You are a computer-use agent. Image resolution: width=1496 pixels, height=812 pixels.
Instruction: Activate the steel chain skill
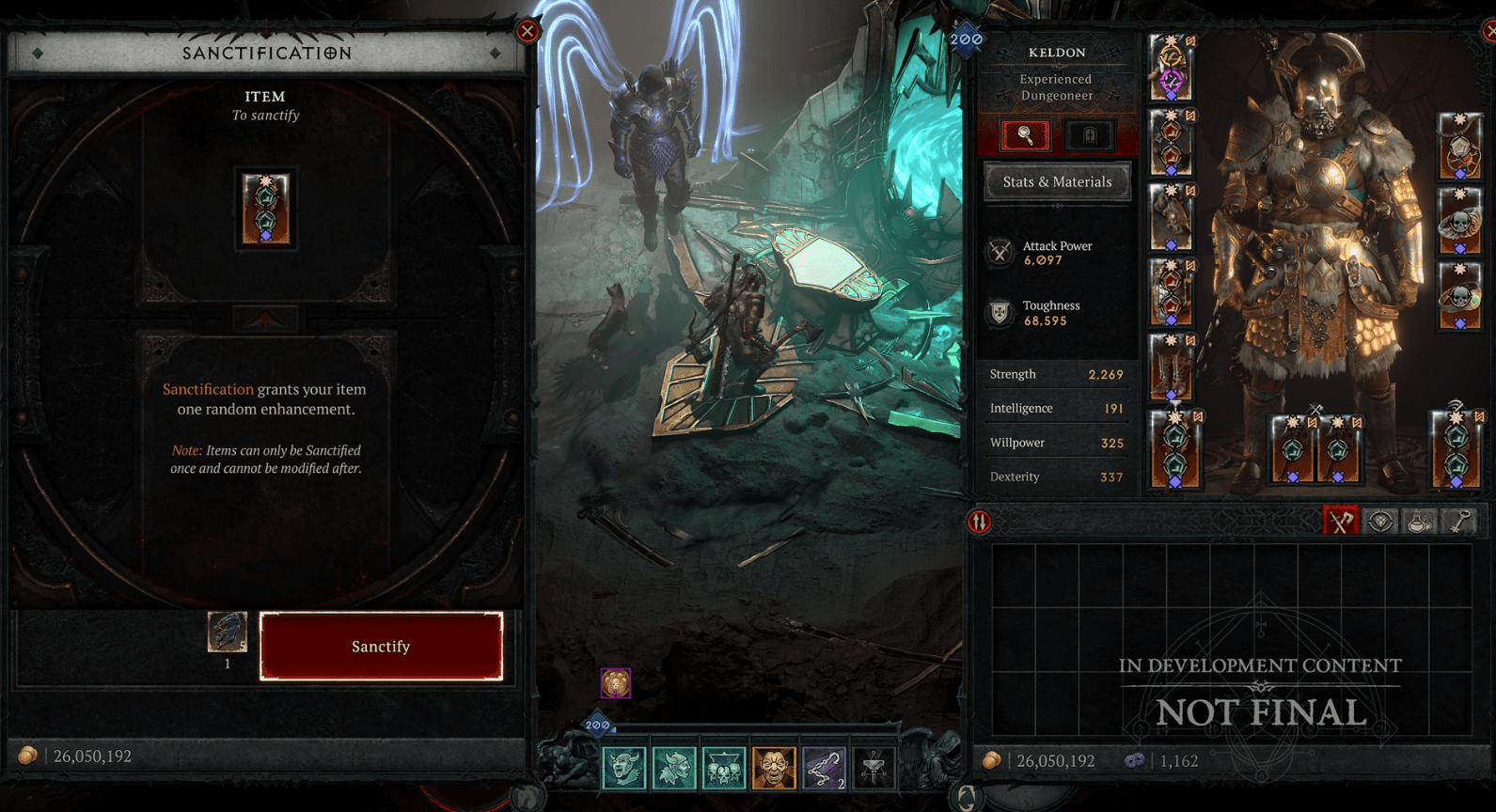pos(824,769)
